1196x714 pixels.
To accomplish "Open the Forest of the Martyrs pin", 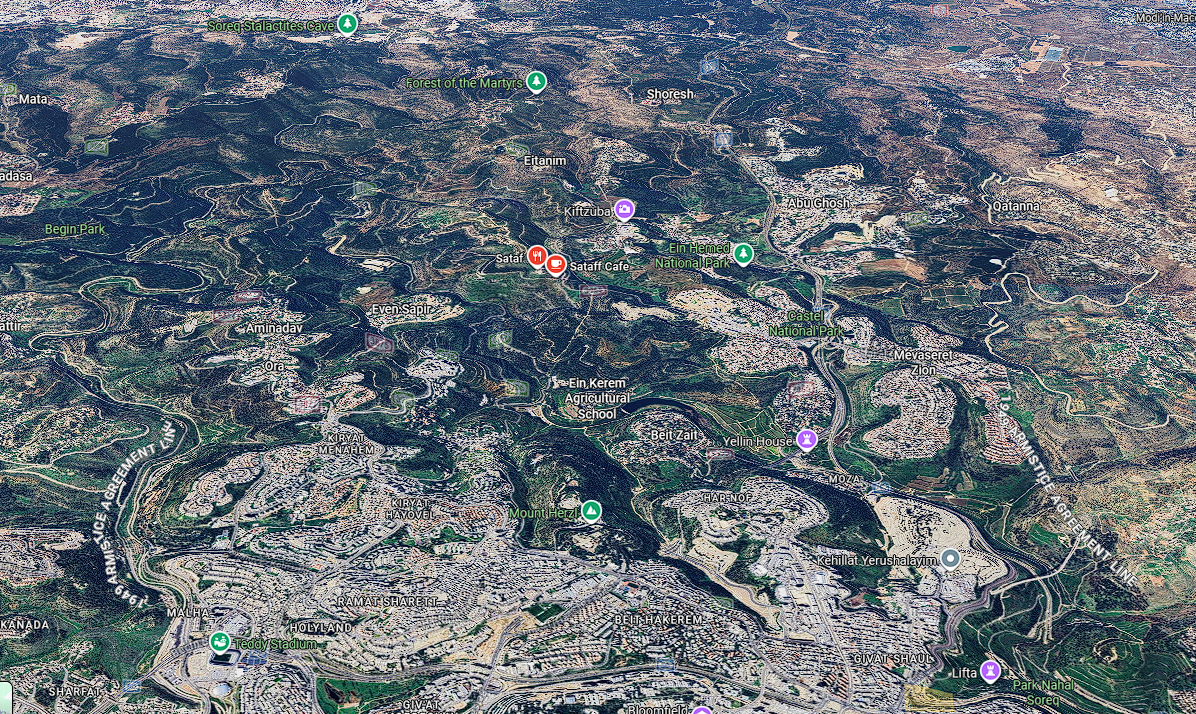I will [x=537, y=81].
